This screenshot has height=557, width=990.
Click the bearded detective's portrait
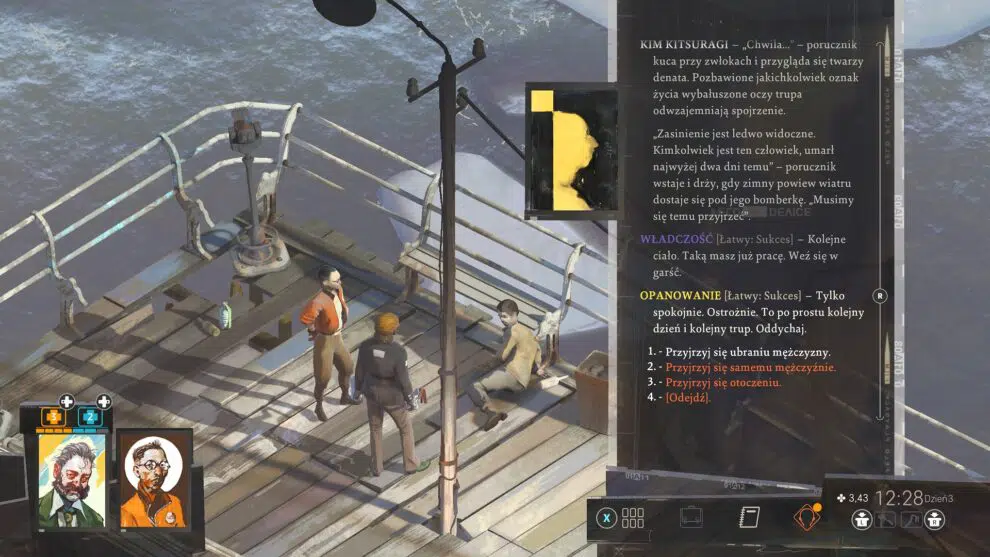72,480
